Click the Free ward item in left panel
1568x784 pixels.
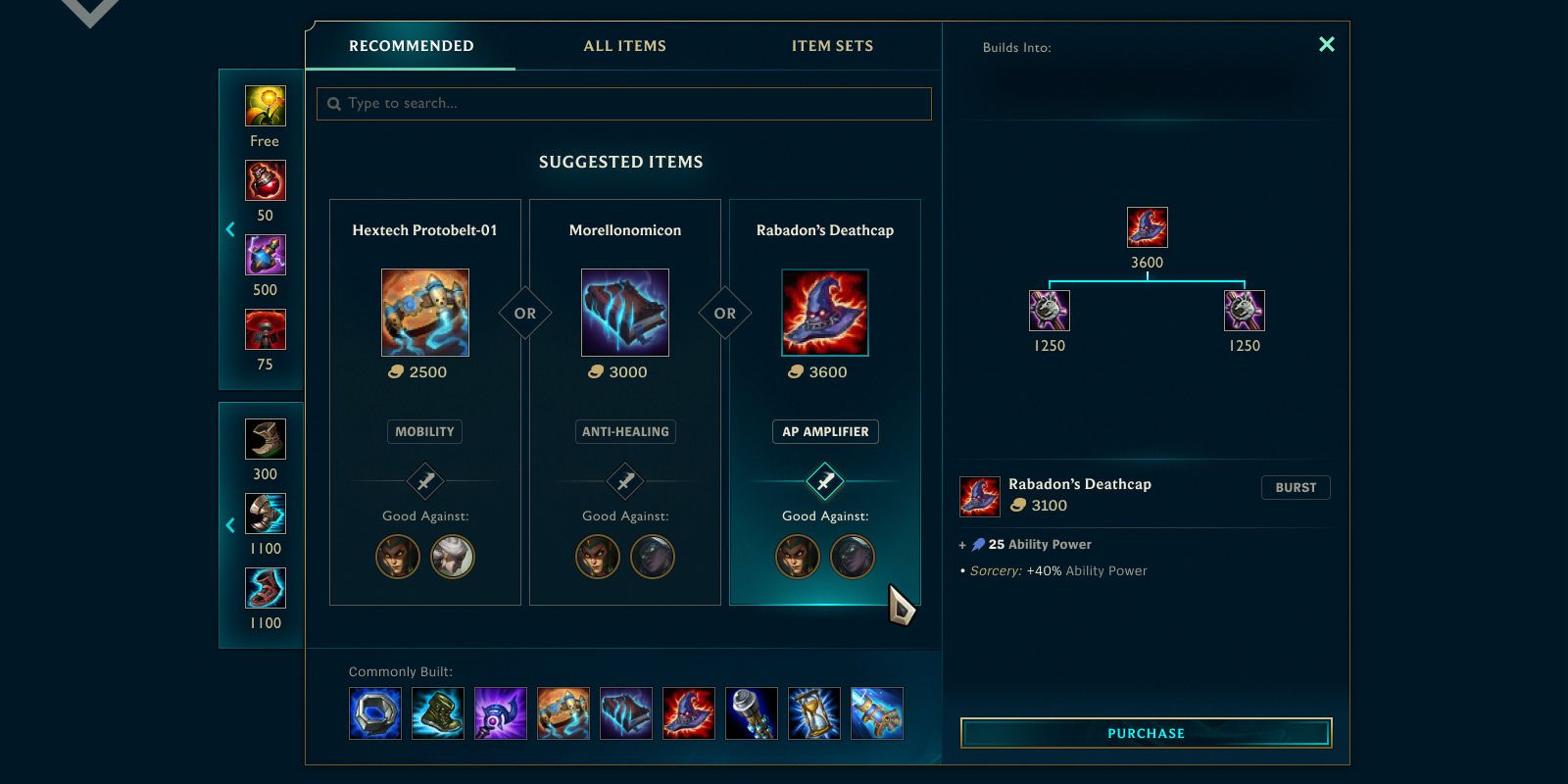265,106
